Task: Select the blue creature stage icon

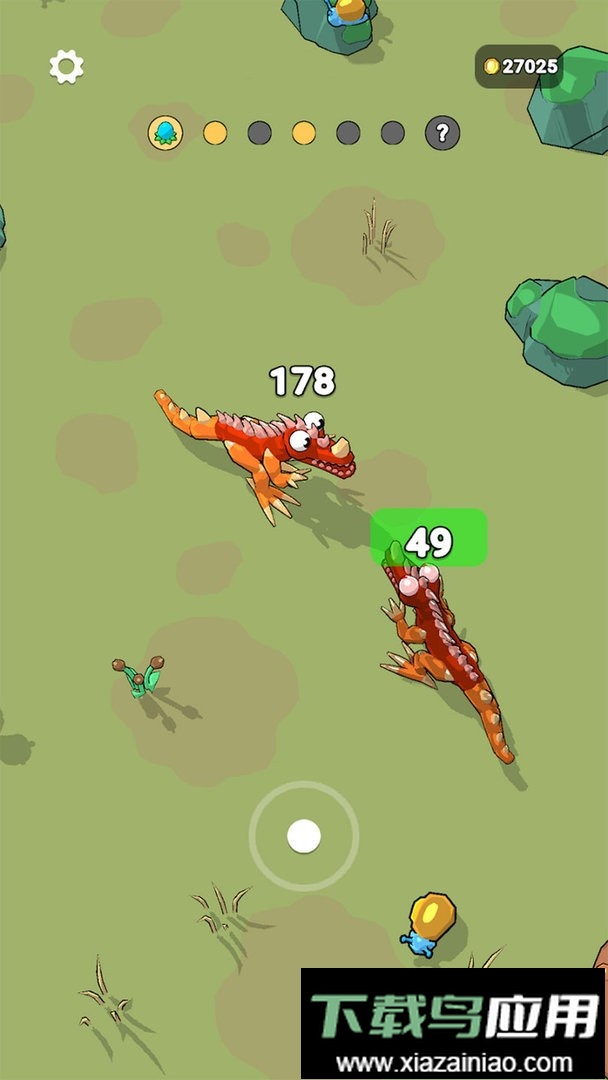Action: tap(165, 132)
